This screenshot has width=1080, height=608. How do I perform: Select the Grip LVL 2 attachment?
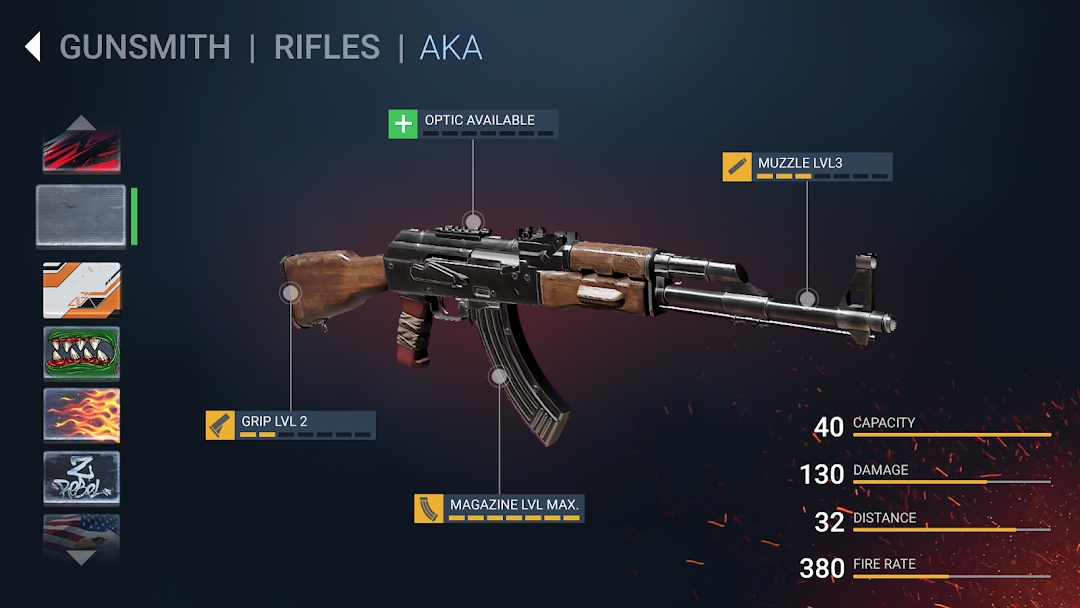tap(291, 425)
